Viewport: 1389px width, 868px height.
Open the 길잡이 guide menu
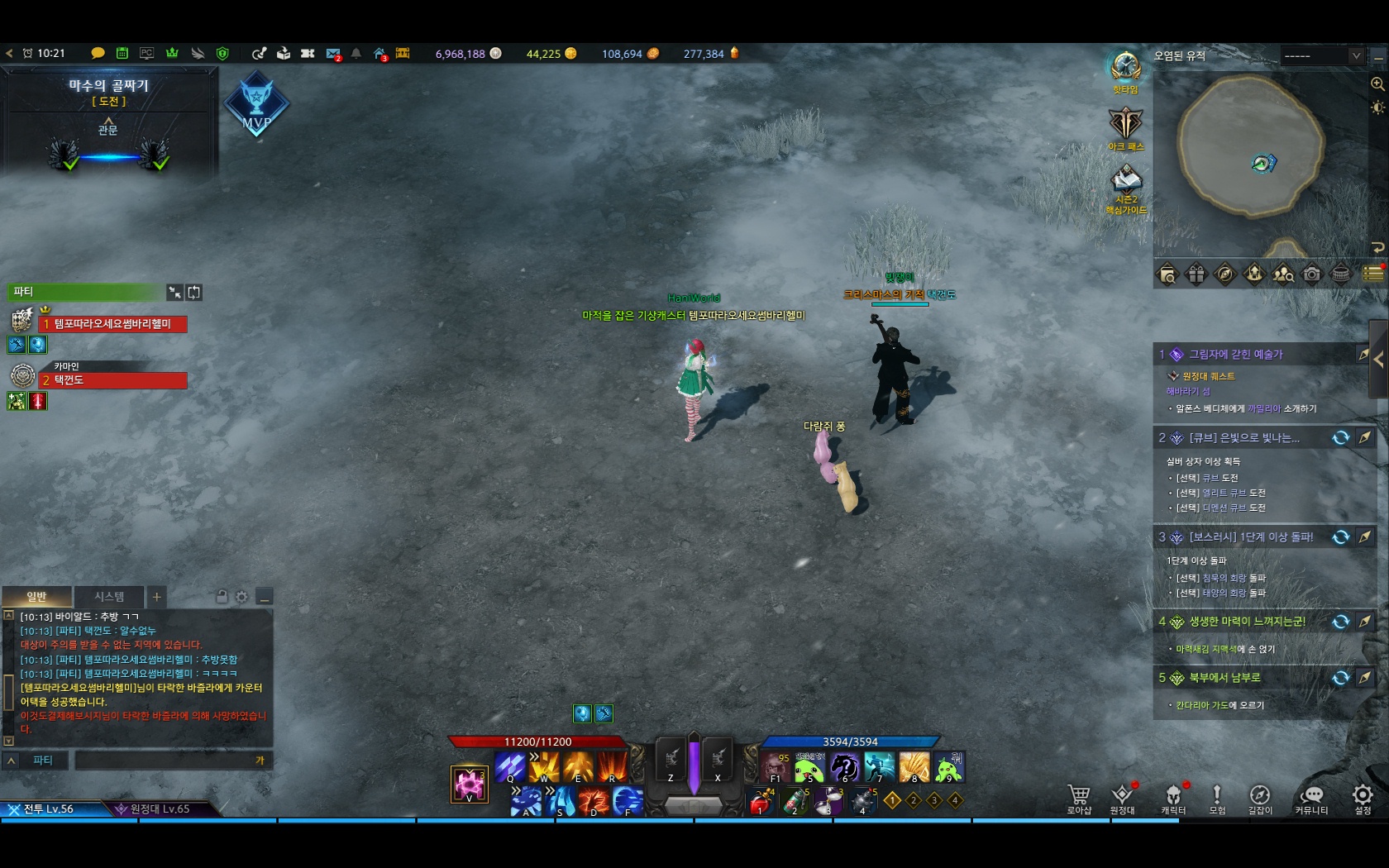pyautogui.click(x=1259, y=798)
